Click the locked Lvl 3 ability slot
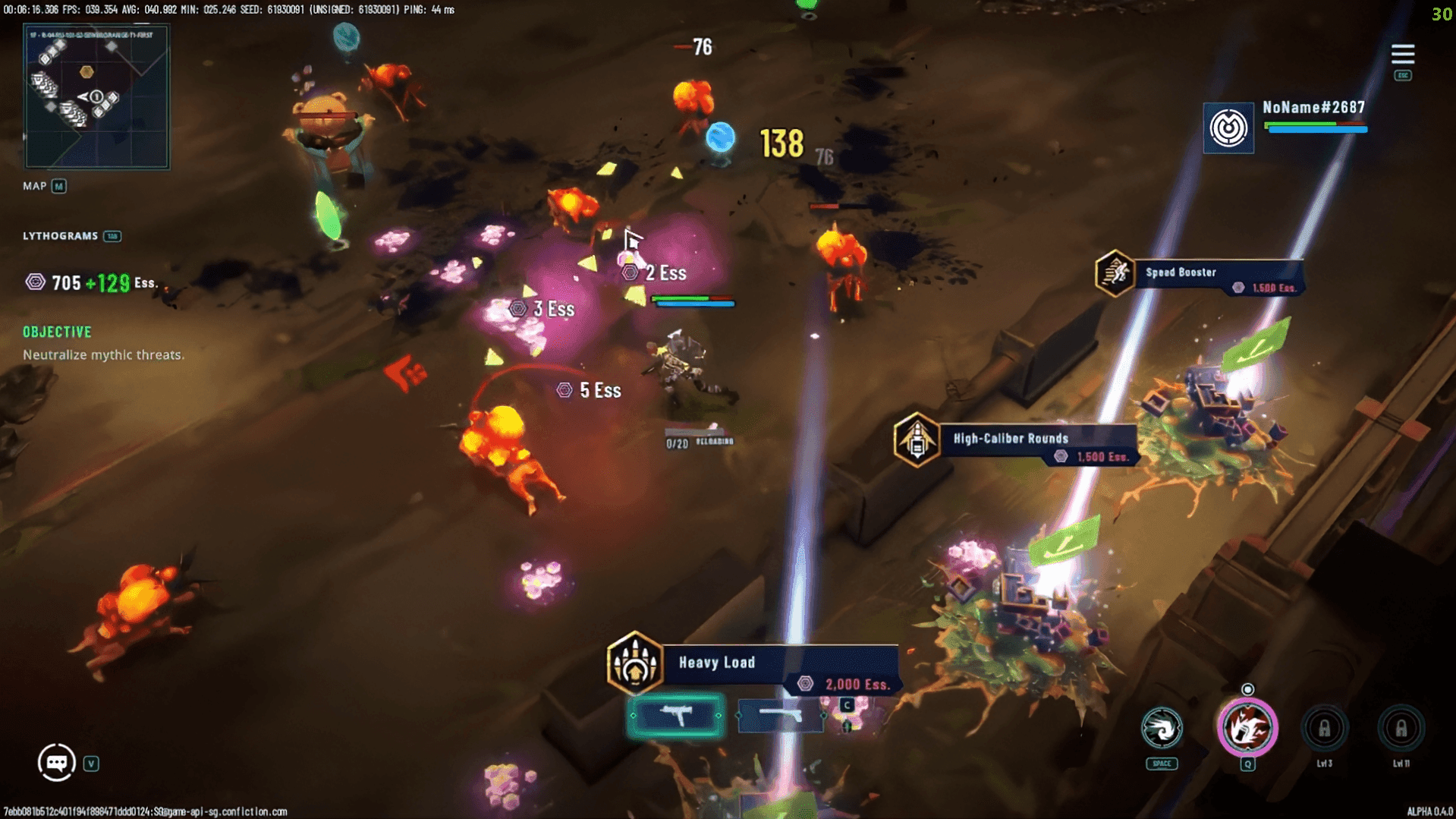The width and height of the screenshot is (1456, 819). click(x=1324, y=729)
